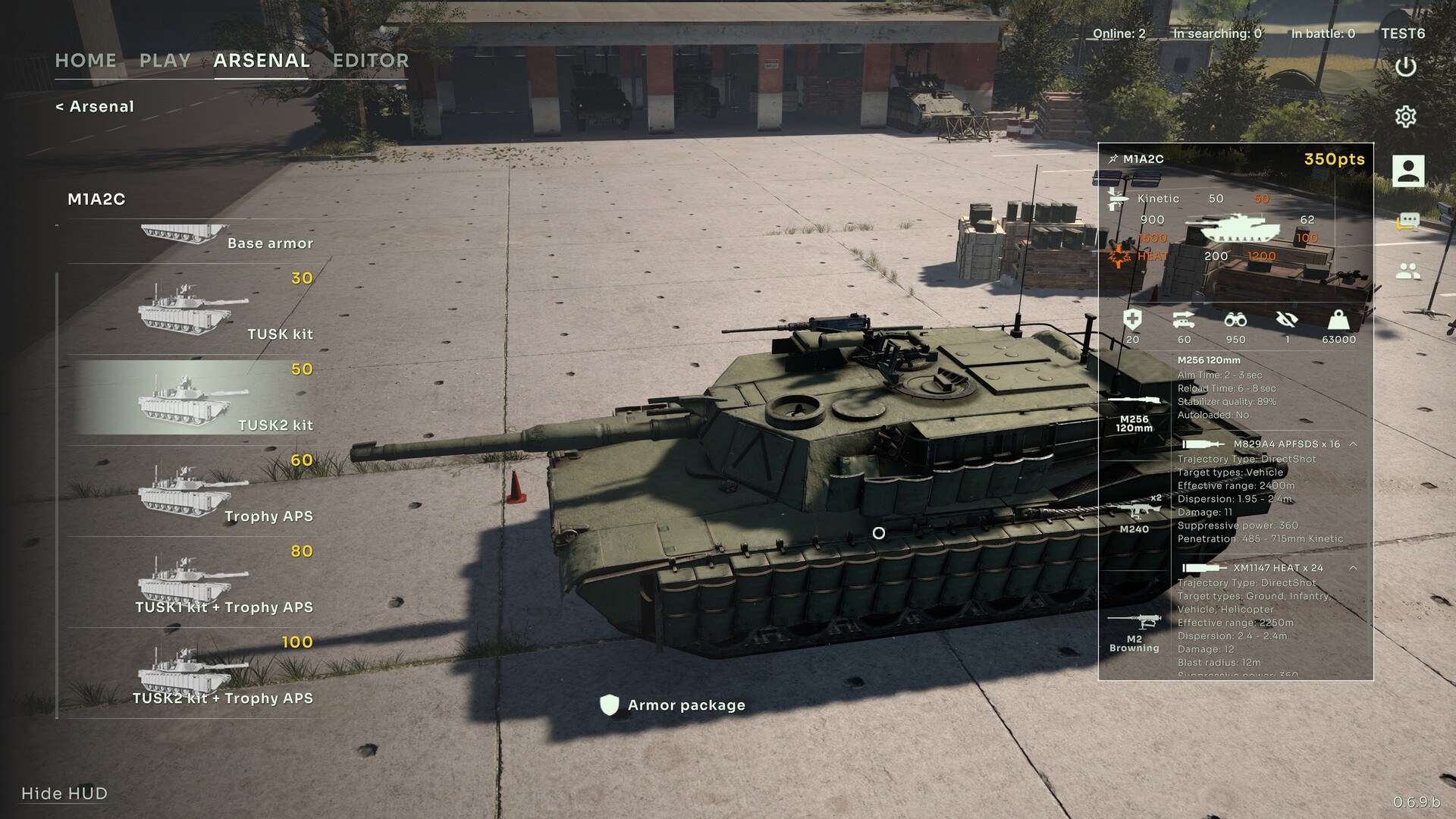
Task: Collapse the M829A4 APFSDS ammo details
Action: [x=1353, y=444]
